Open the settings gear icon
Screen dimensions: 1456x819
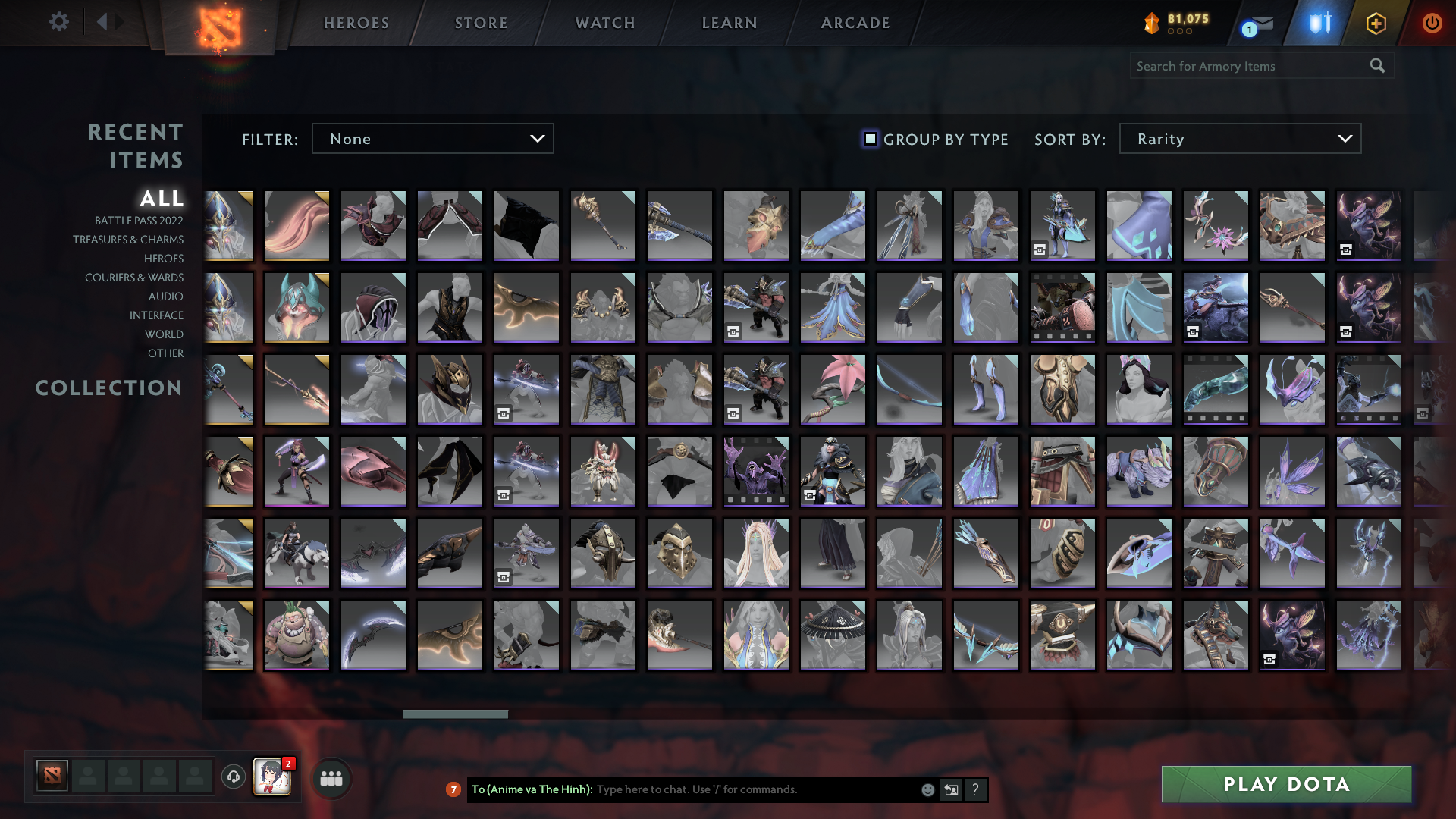(x=59, y=23)
